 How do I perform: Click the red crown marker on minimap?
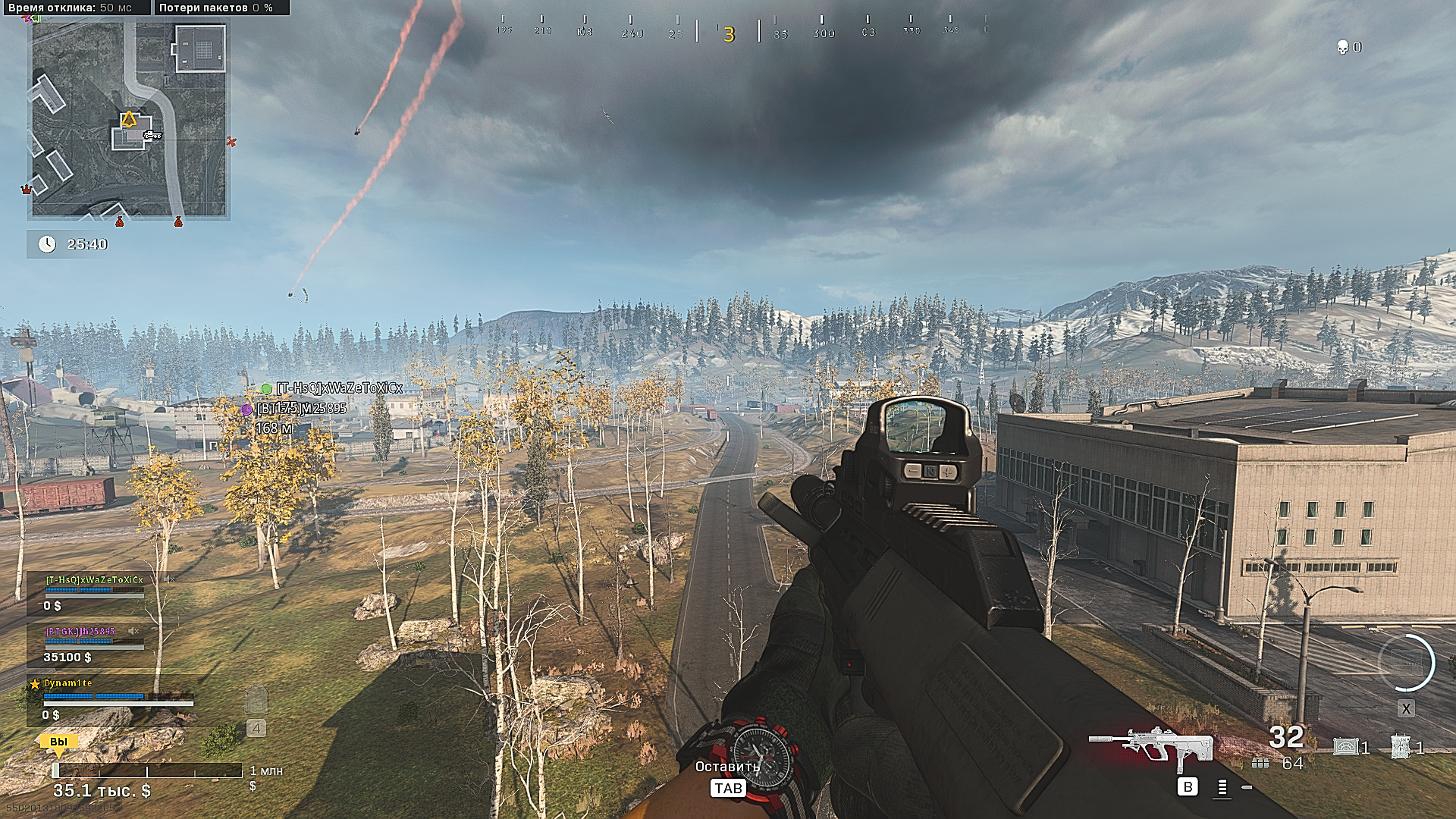27,189
